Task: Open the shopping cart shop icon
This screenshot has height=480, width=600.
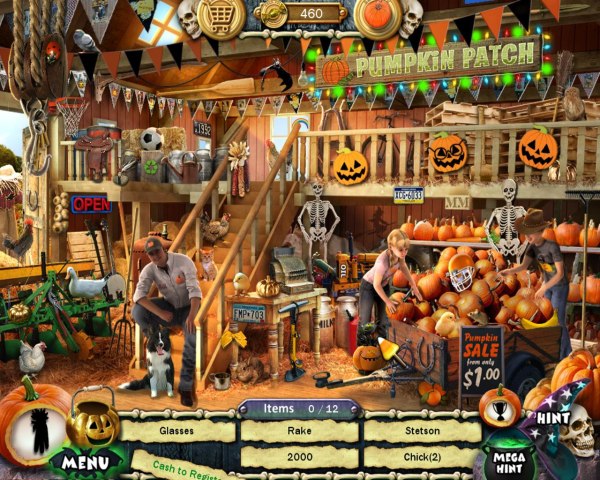Action: point(221,18)
